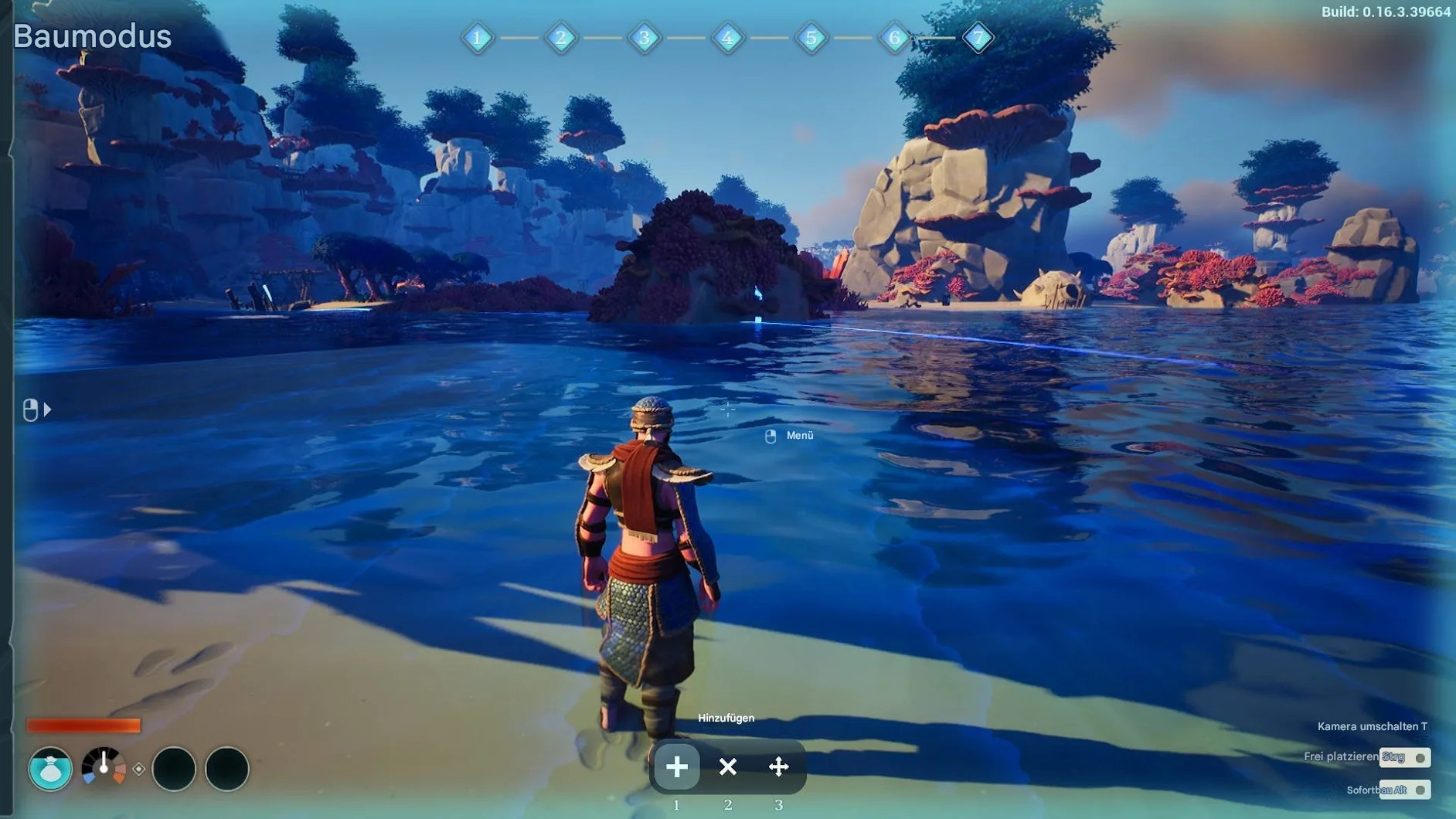Select step 5 diamond marker

pyautogui.click(x=811, y=37)
